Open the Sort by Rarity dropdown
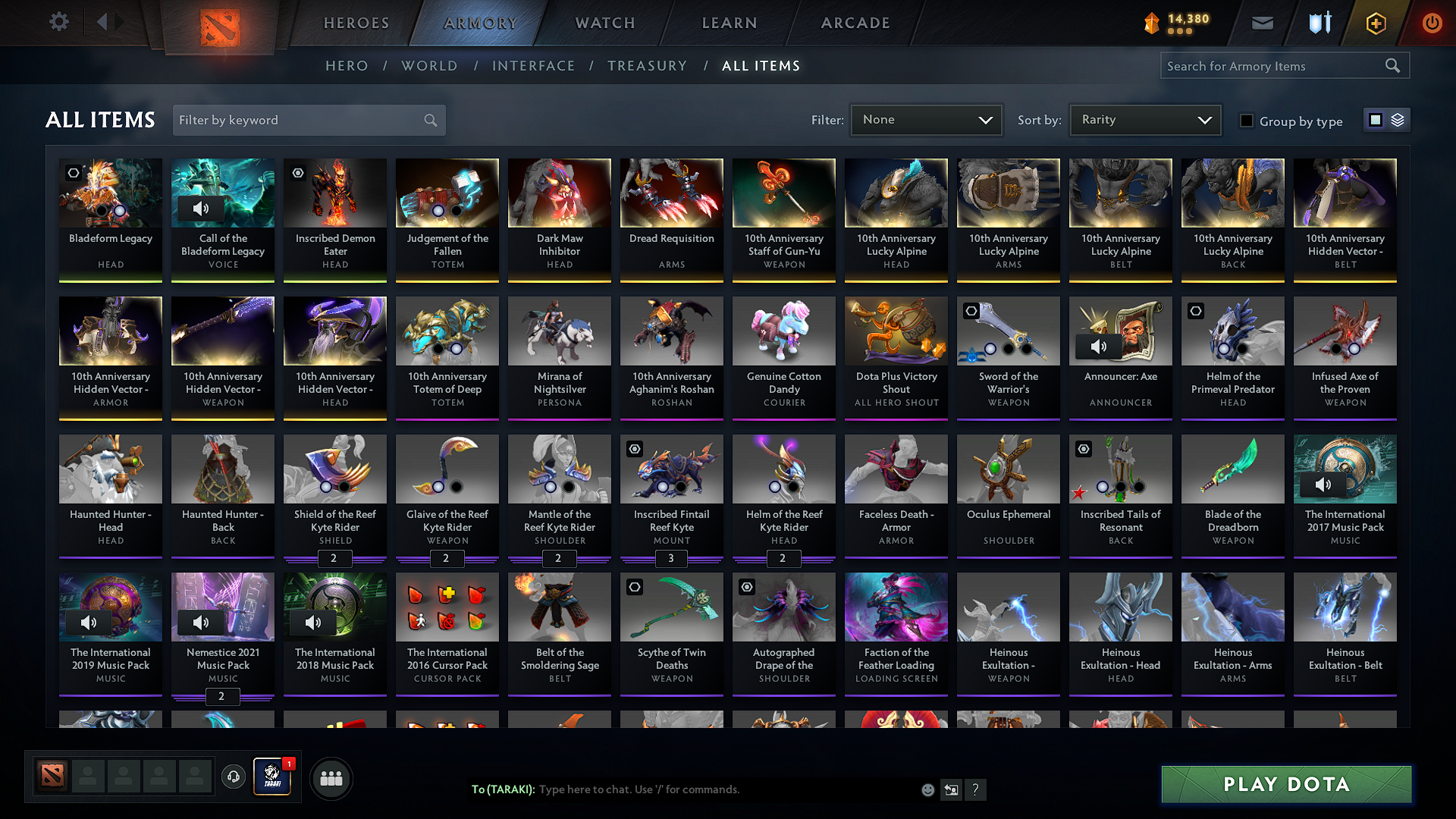The width and height of the screenshot is (1456, 819). pos(1144,119)
